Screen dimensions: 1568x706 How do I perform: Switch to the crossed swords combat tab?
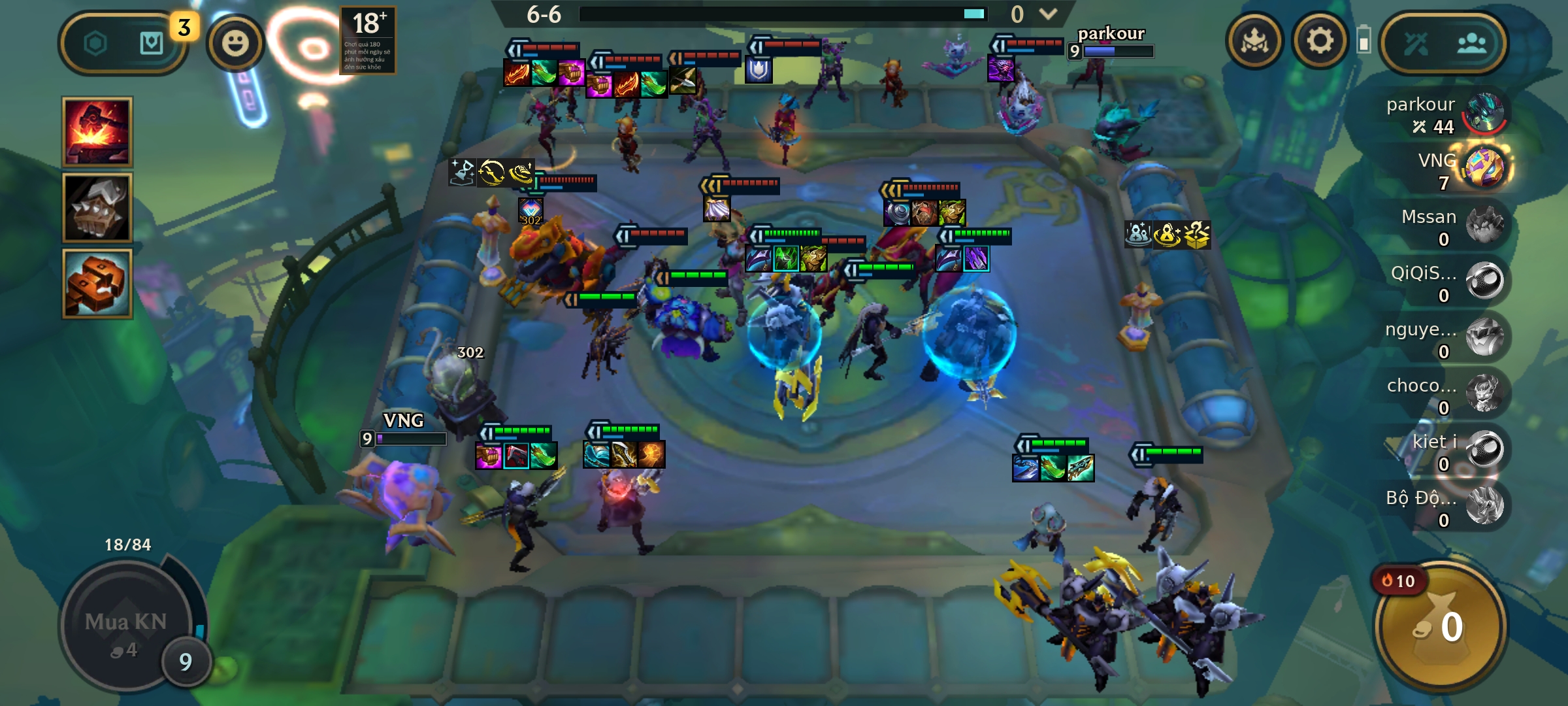coord(1416,44)
